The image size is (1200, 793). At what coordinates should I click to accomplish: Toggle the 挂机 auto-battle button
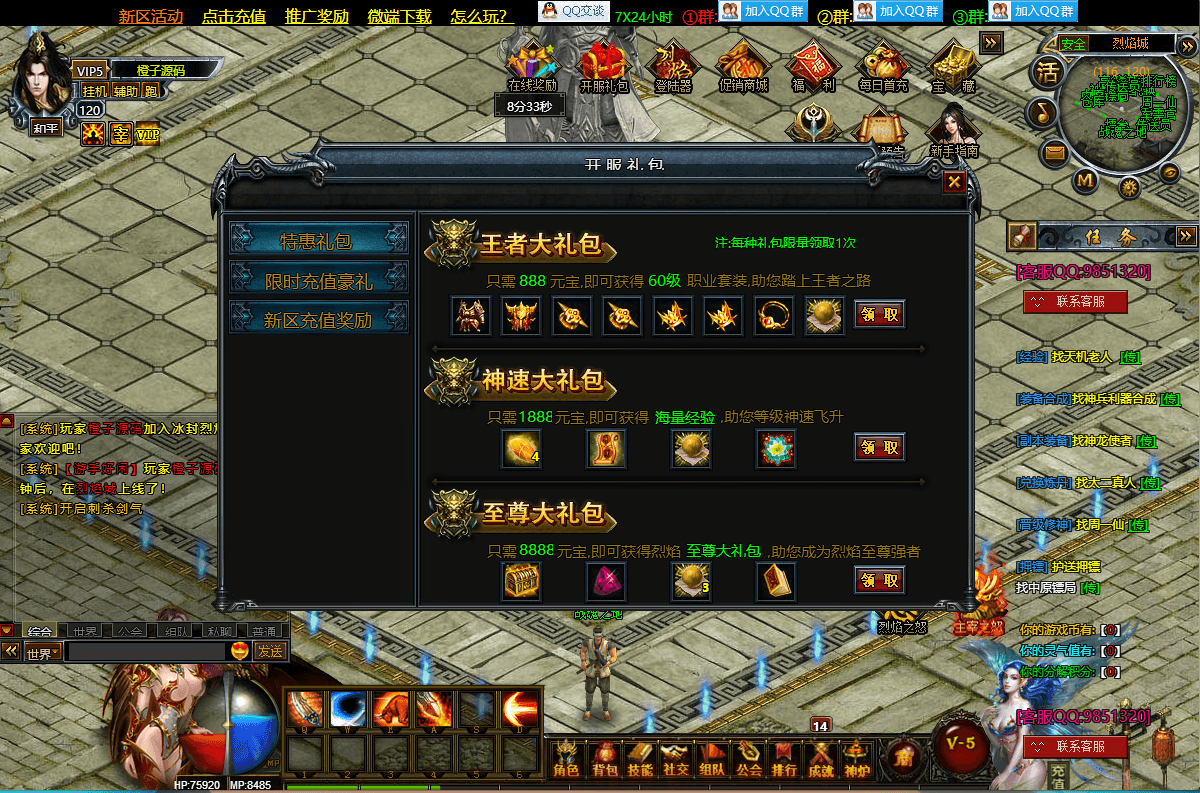click(x=95, y=90)
